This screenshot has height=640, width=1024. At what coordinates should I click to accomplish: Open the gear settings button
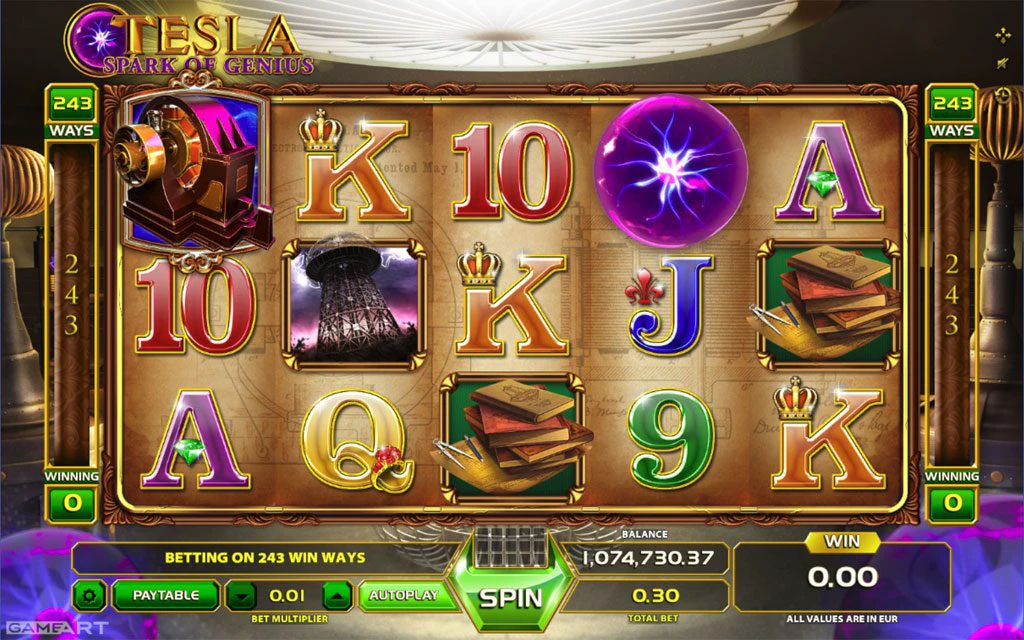[x=89, y=596]
